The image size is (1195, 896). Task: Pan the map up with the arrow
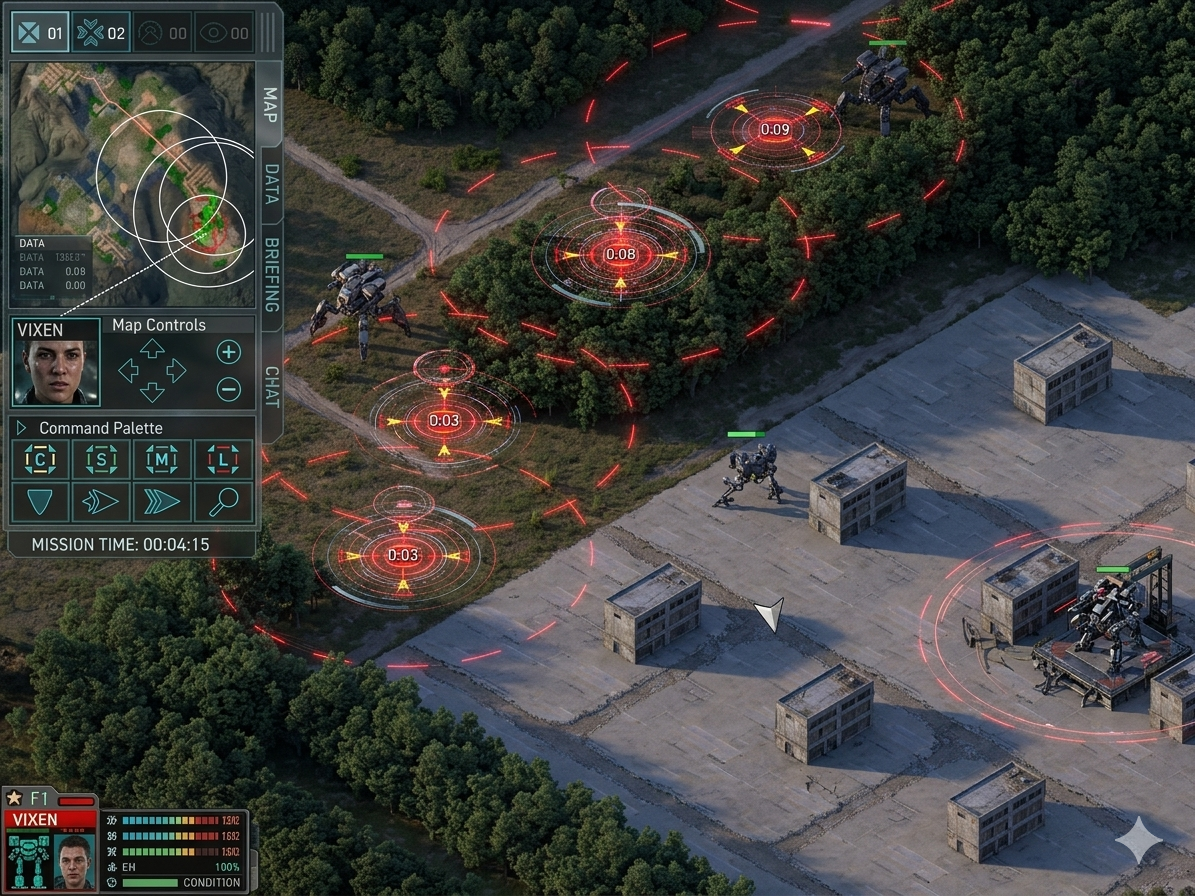[x=152, y=348]
